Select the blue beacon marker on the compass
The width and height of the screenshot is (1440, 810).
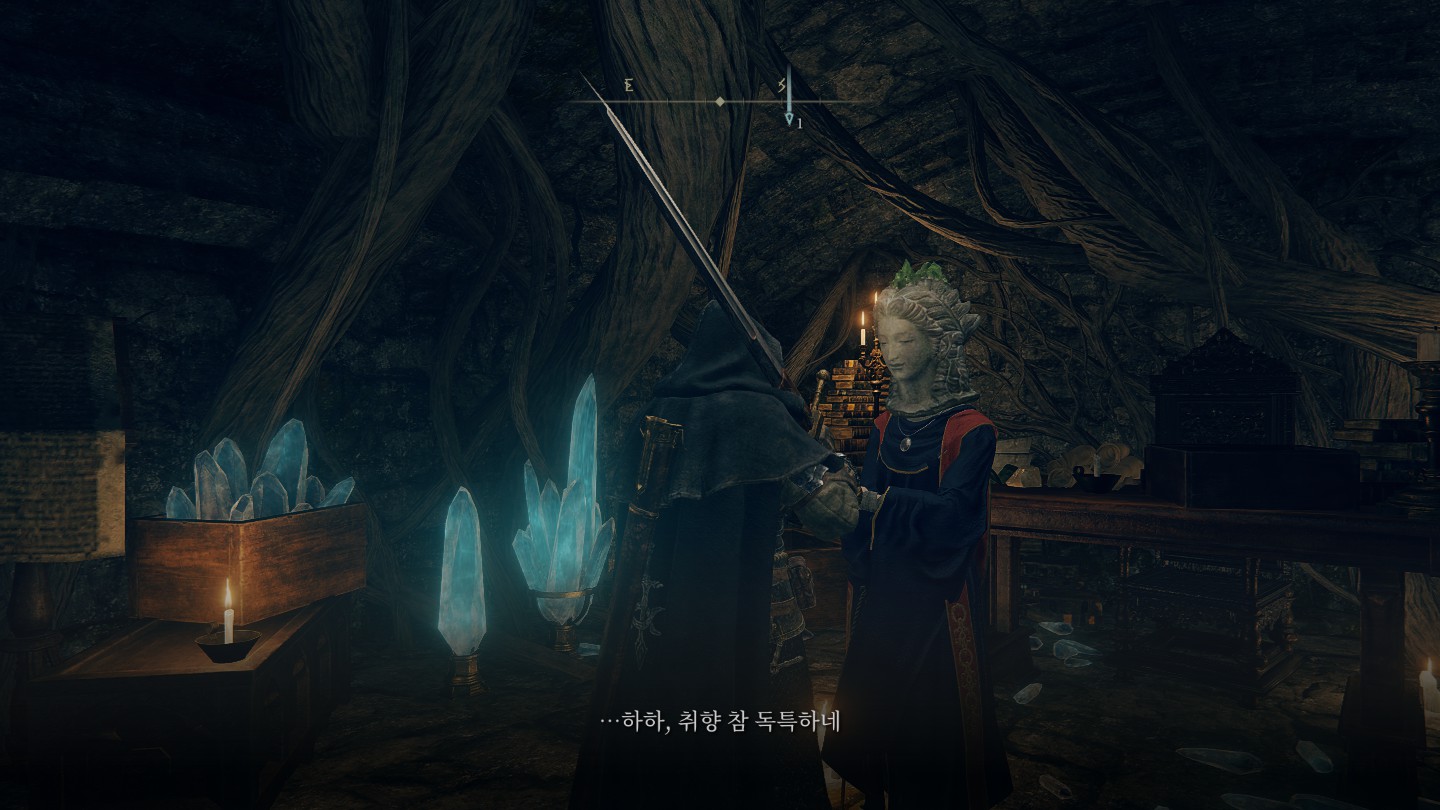click(x=788, y=100)
